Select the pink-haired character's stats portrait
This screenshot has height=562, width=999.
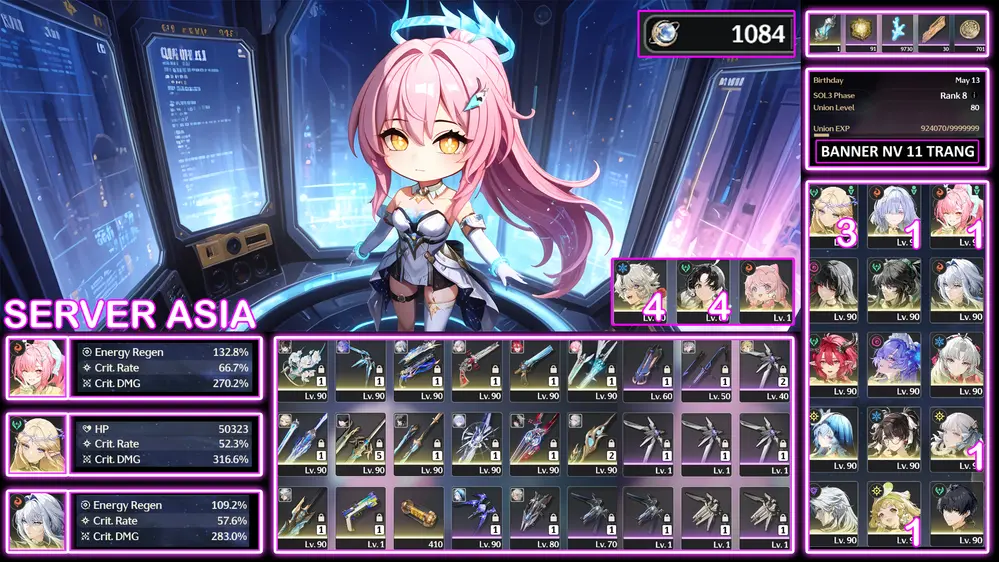[x=36, y=368]
